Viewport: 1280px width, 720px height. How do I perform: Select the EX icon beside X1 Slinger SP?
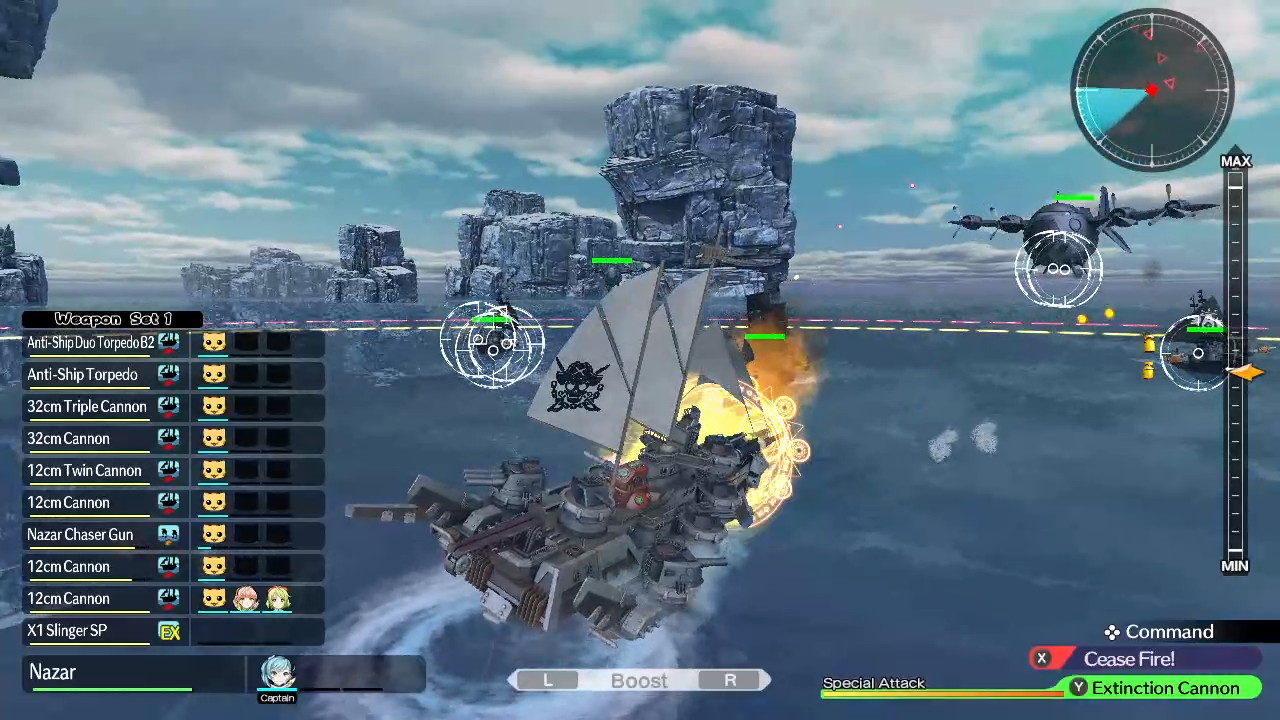[168, 630]
